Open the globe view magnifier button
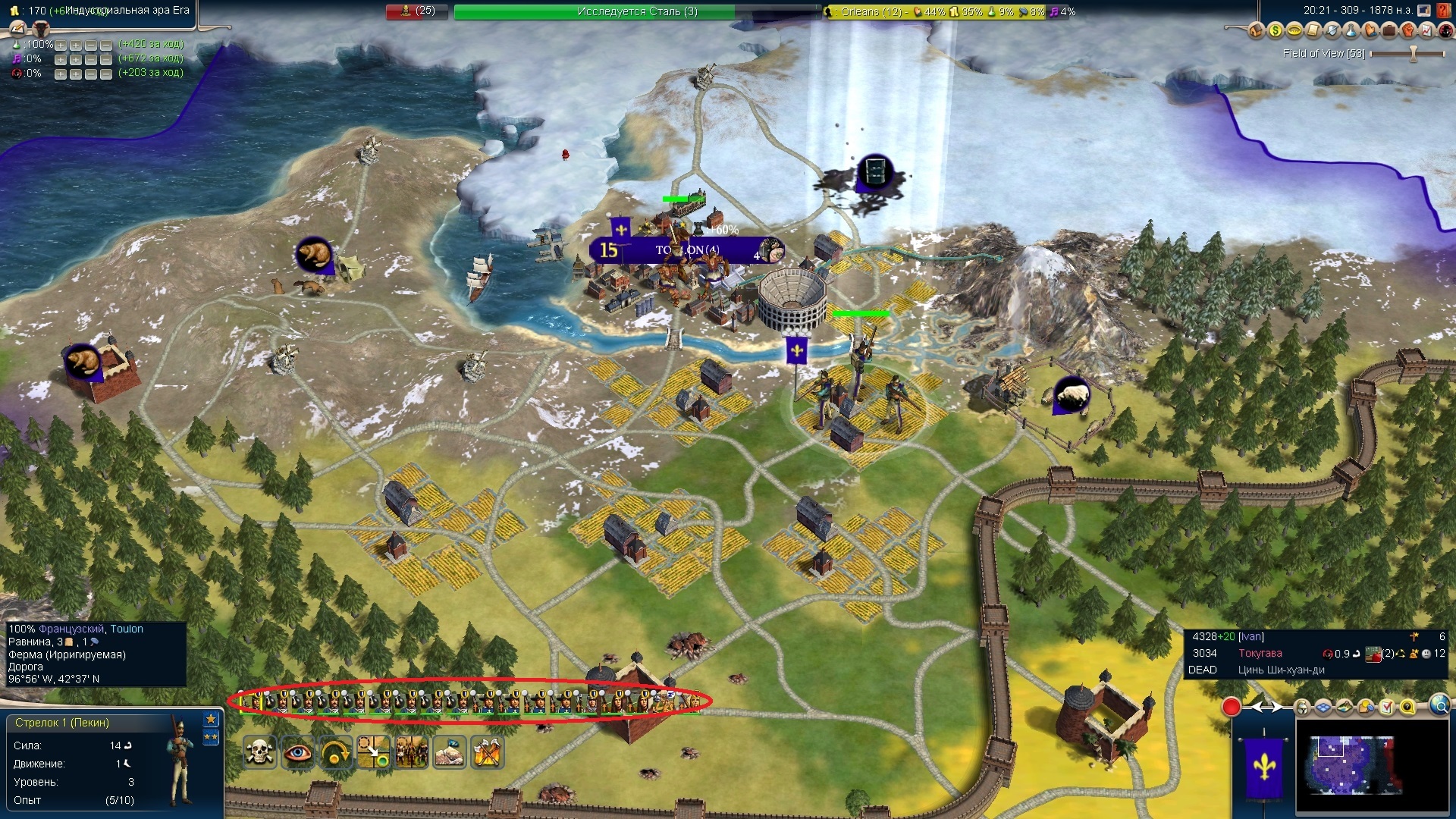1456x819 pixels. [x=1439, y=707]
